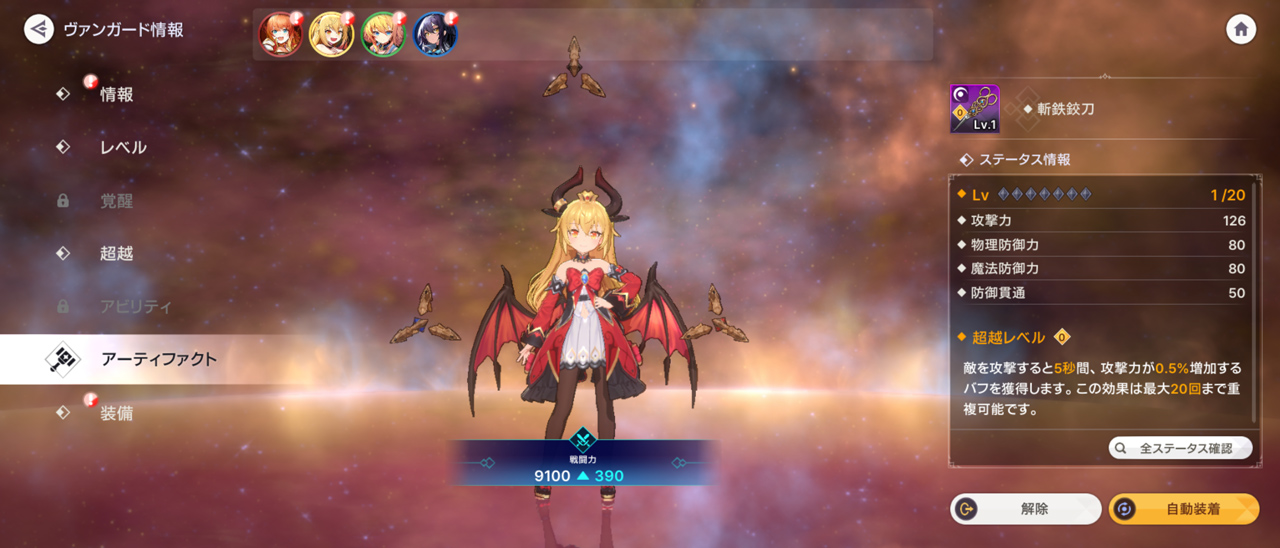Select the アーティファクト menu entry
Viewport: 1280px width, 548px height.
click(158, 359)
